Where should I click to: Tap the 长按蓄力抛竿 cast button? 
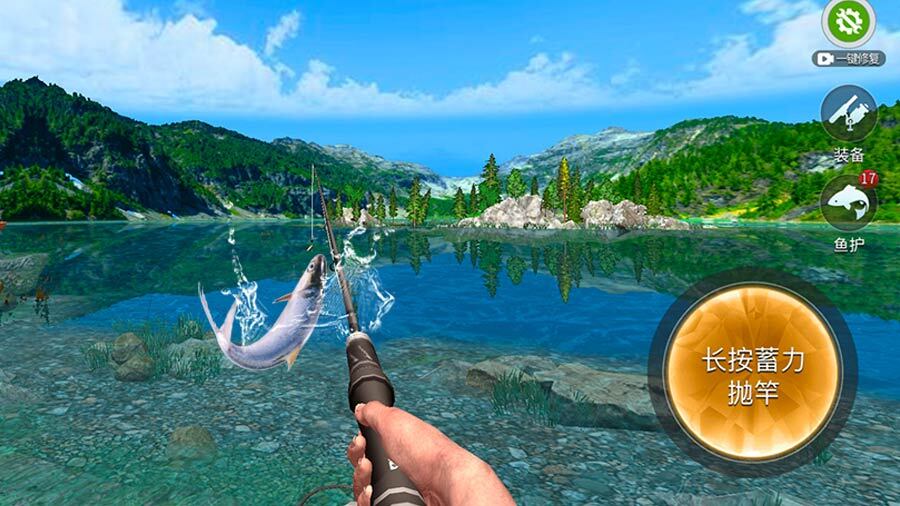(752, 375)
